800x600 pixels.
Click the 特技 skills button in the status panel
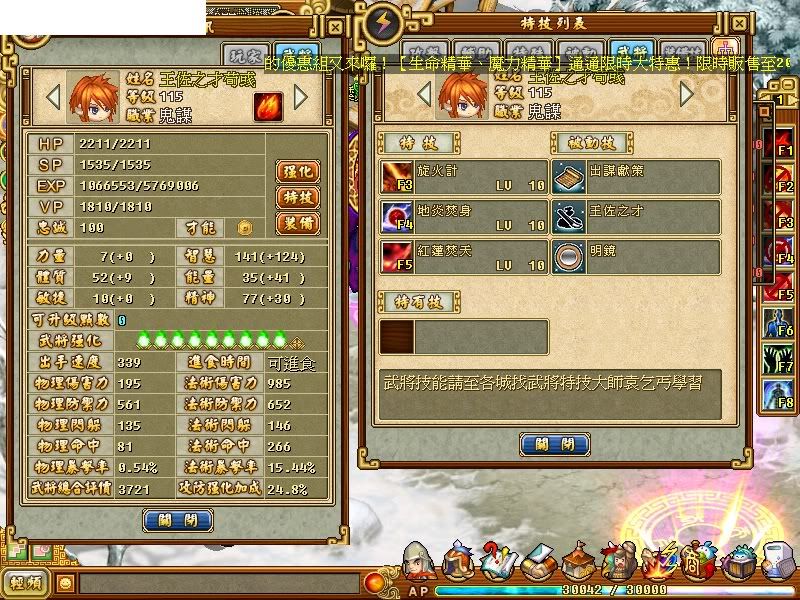coord(298,197)
